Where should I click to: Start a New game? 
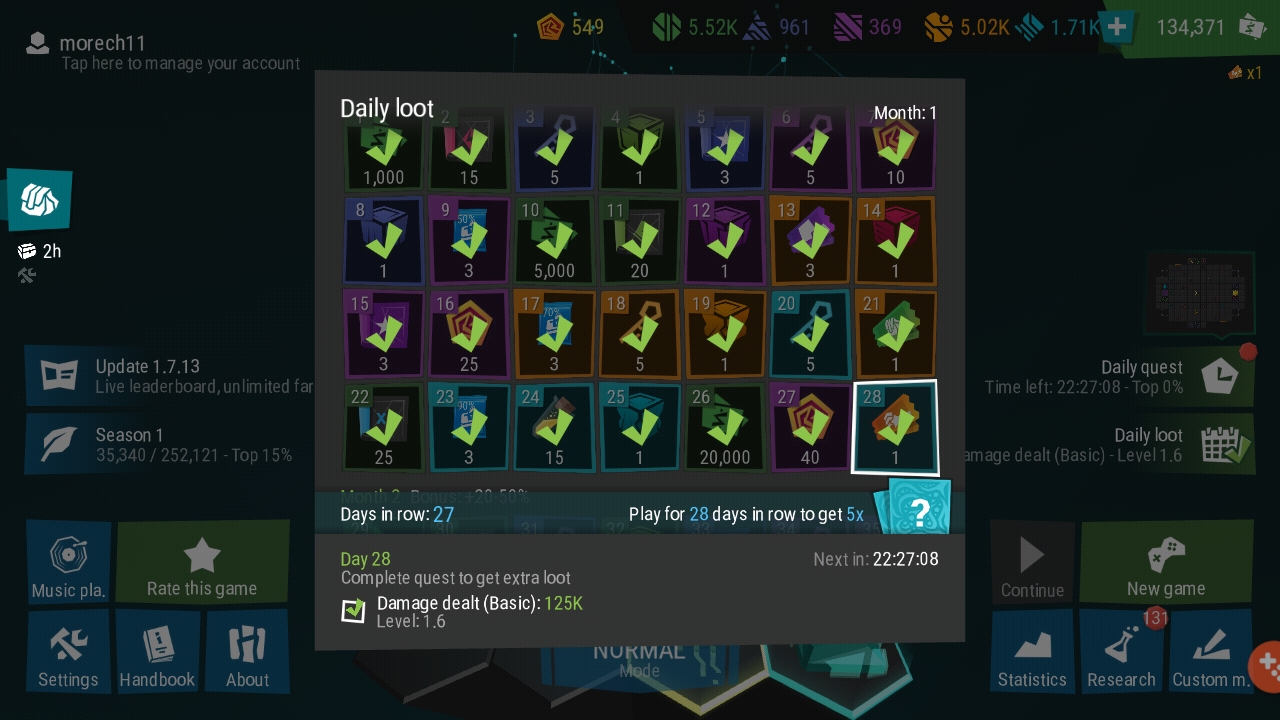1165,563
